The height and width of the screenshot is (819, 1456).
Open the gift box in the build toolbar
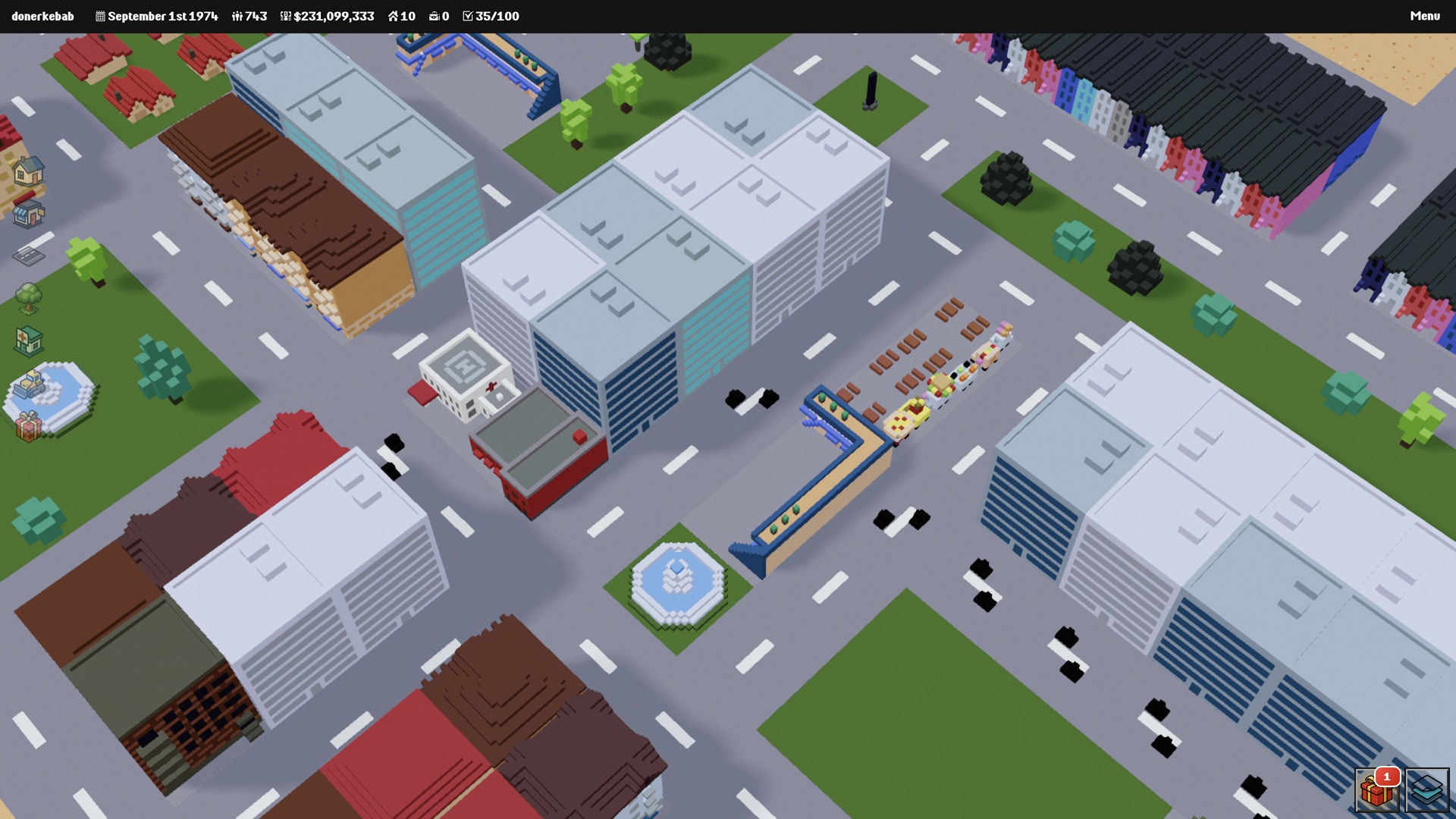(x=28, y=426)
